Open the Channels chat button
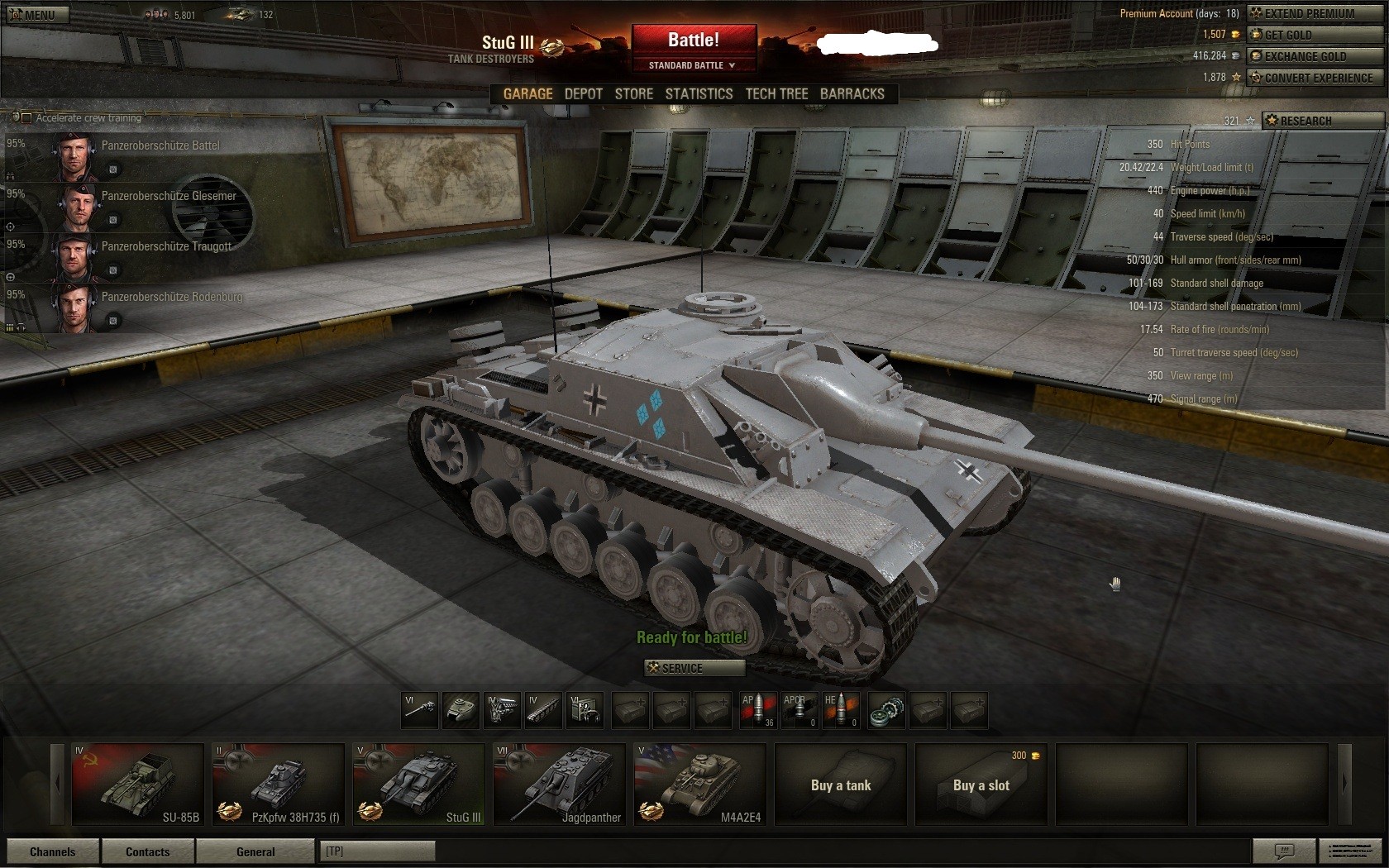This screenshot has height=868, width=1389. point(52,851)
